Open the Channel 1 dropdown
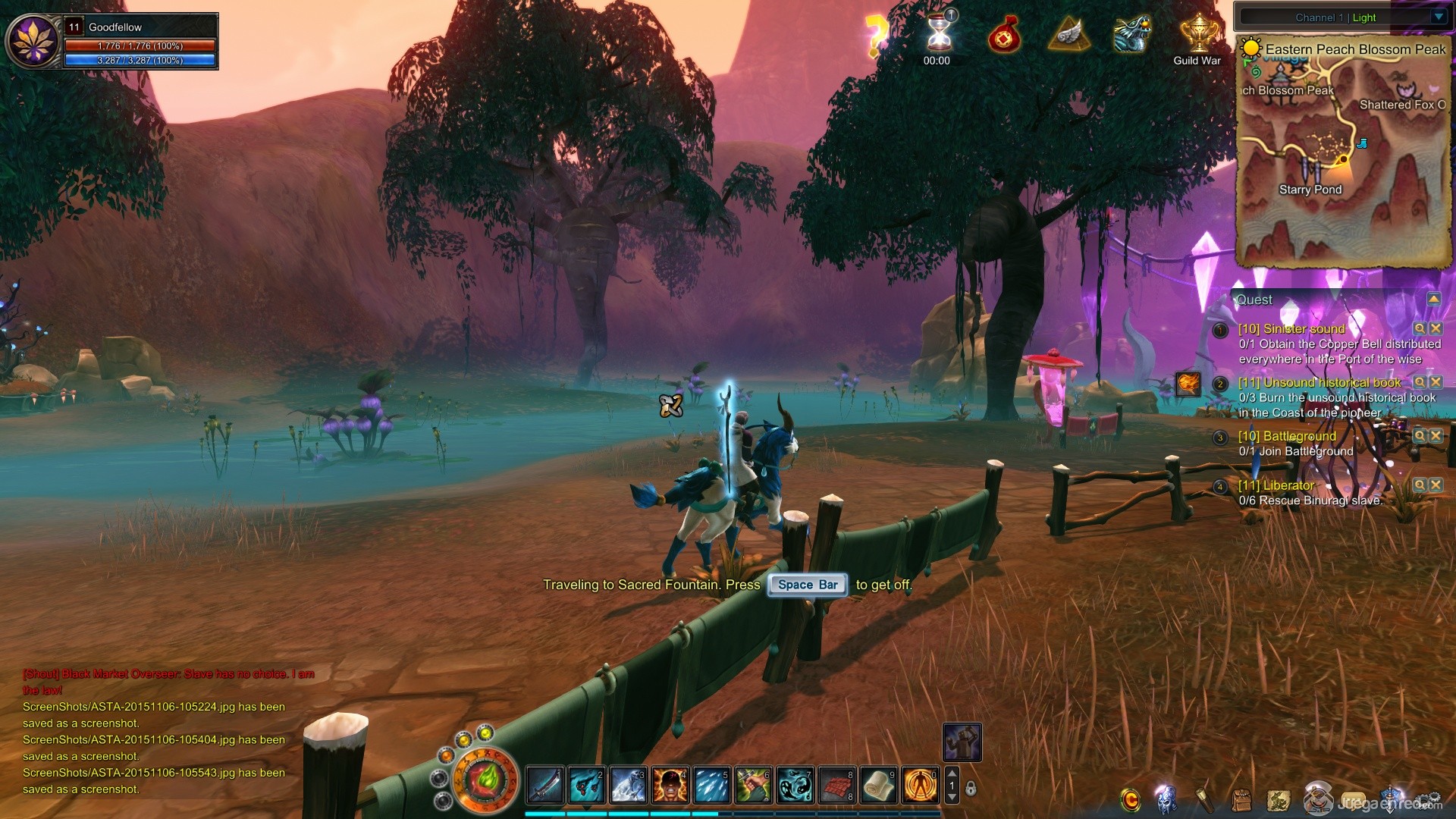Image resolution: width=1456 pixels, height=819 pixels. coord(1439,17)
